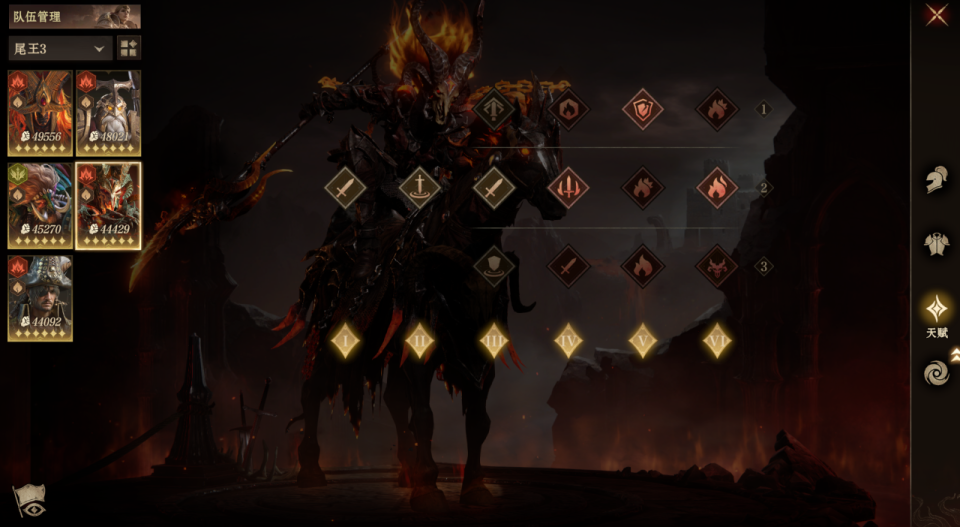Open the swirl icon tab
Viewport: 960px width, 527px height.
(937, 373)
